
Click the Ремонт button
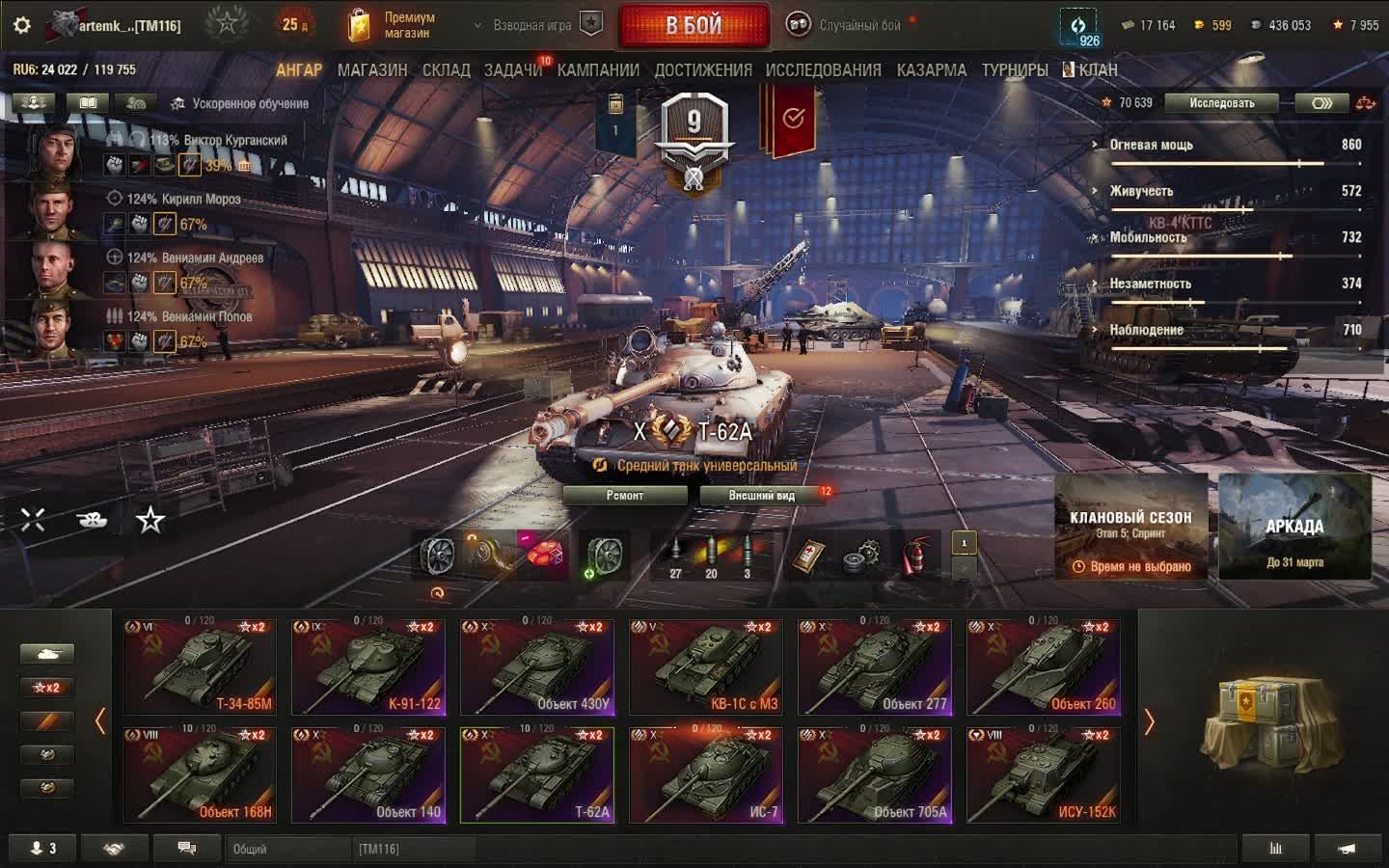[x=625, y=496]
